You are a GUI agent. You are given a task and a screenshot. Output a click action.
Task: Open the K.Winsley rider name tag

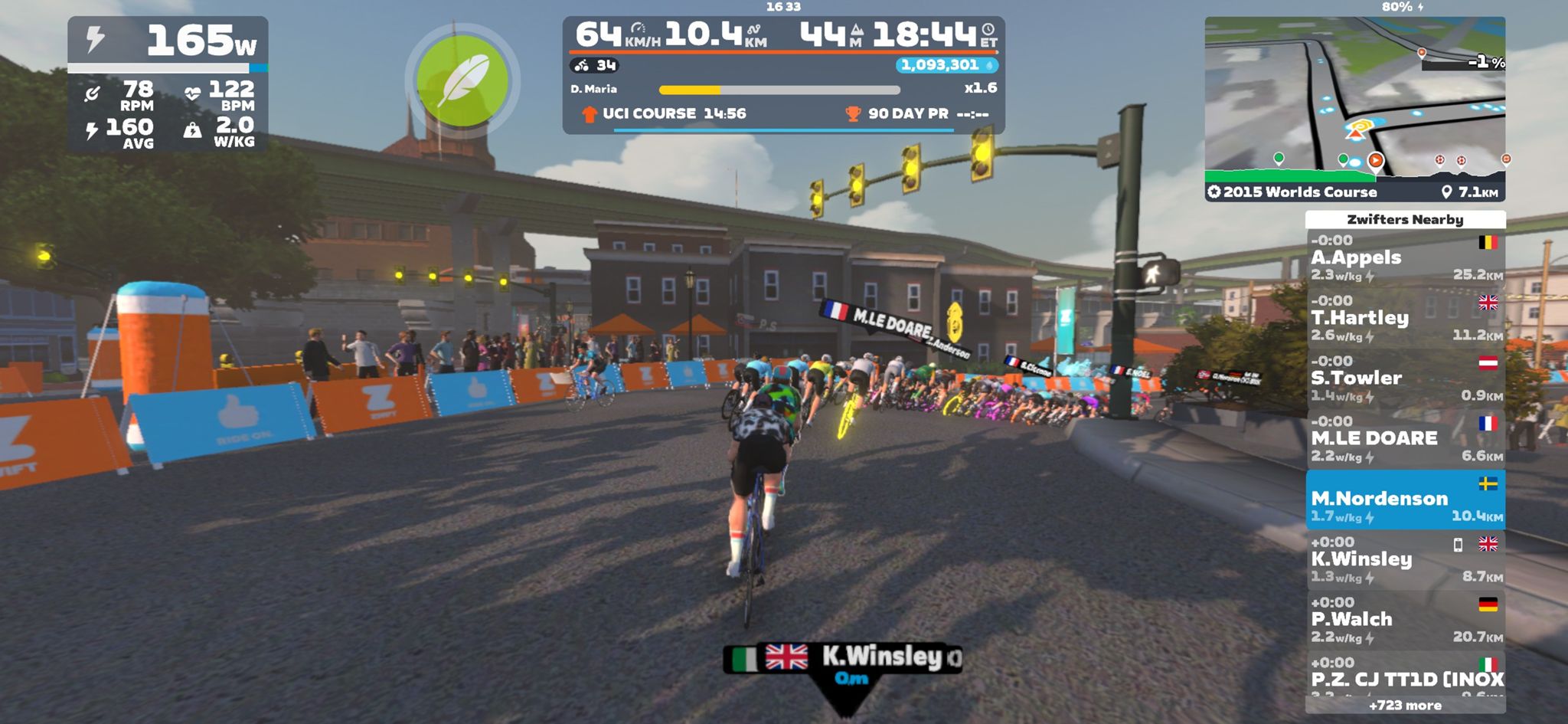[843, 660]
